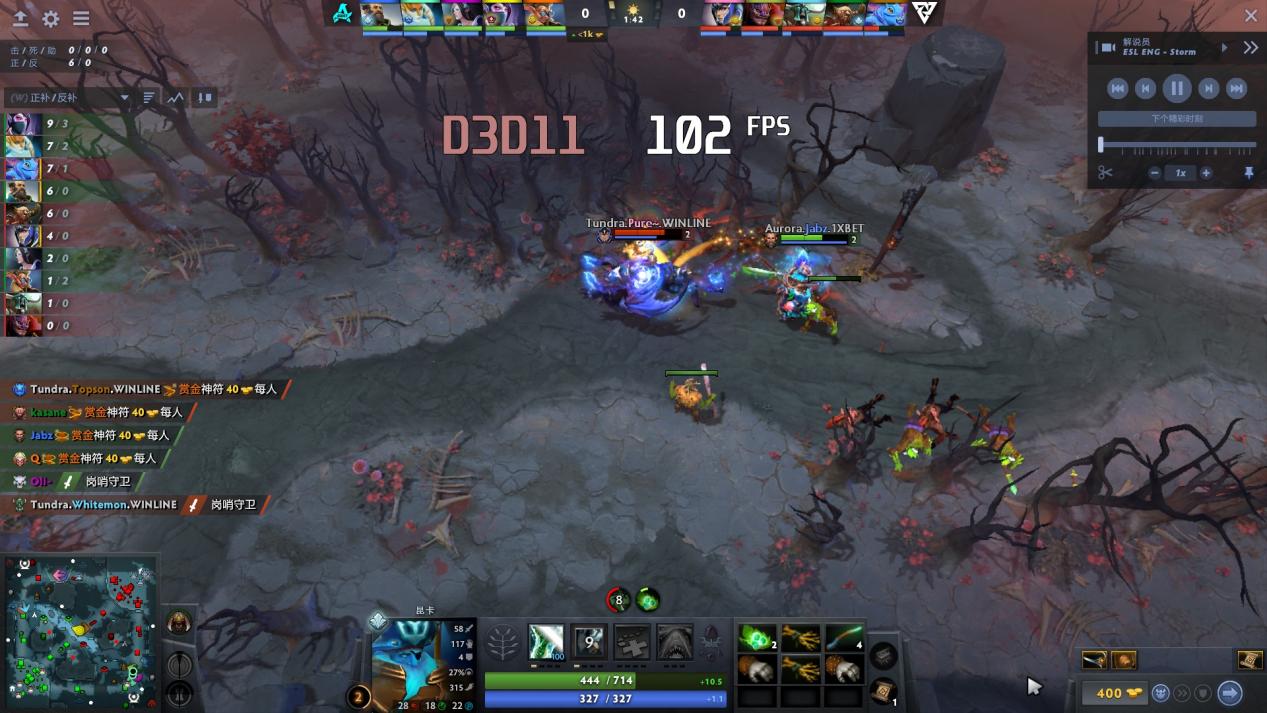Select the green Tango item slot
This screenshot has width=1267, height=713.
pyautogui.click(x=756, y=637)
